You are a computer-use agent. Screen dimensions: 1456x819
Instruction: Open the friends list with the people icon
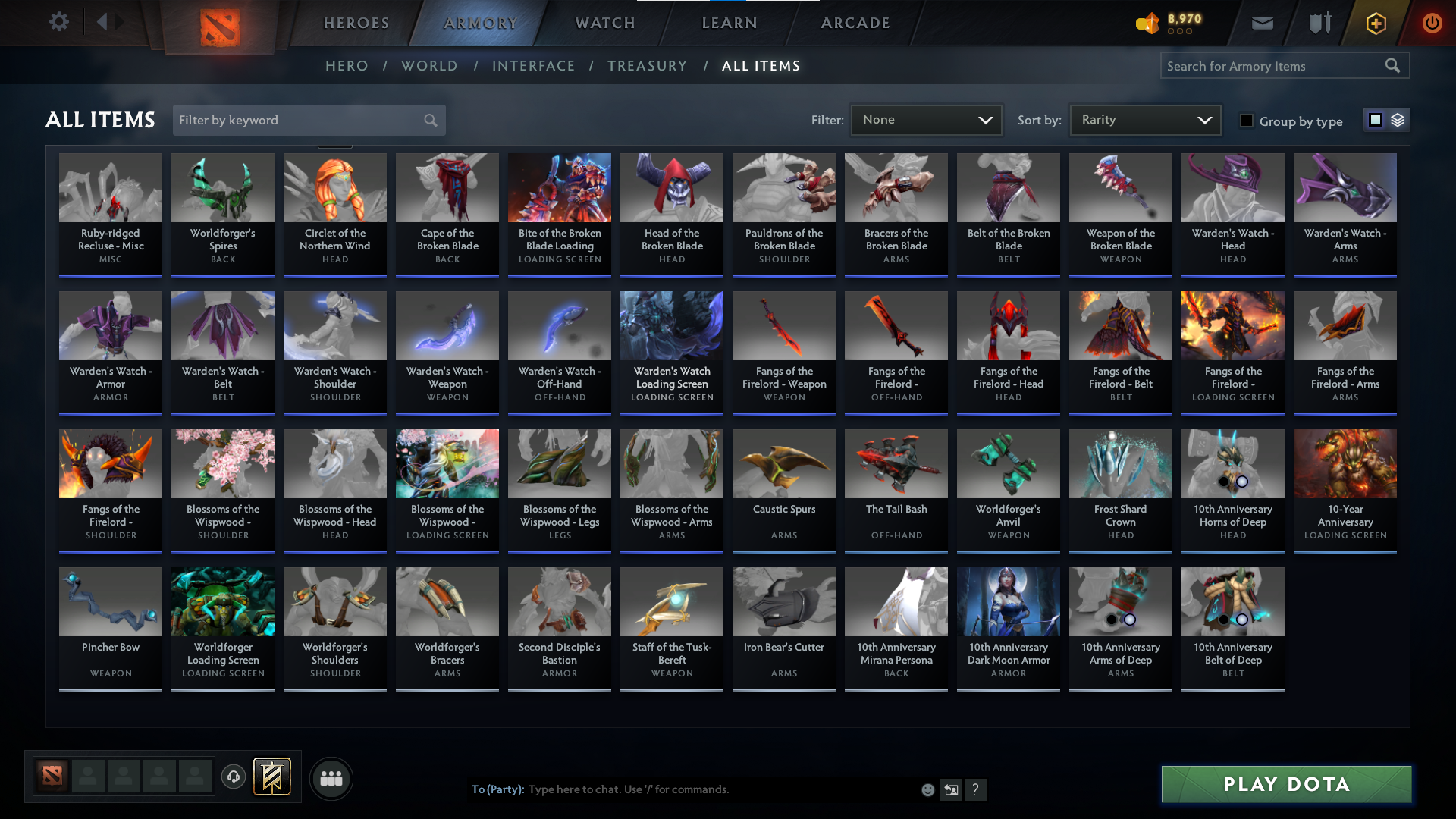coord(331,778)
